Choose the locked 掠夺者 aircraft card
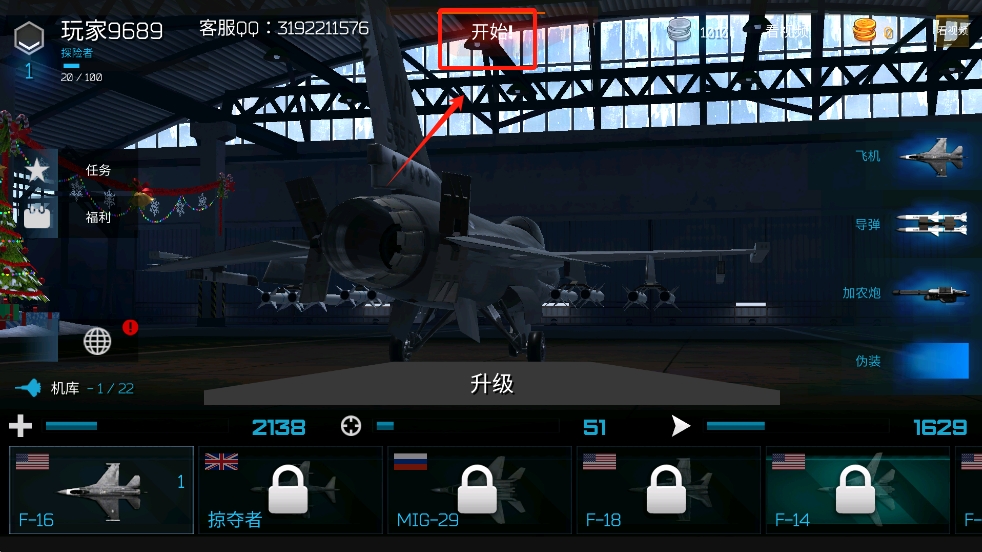 [290, 490]
